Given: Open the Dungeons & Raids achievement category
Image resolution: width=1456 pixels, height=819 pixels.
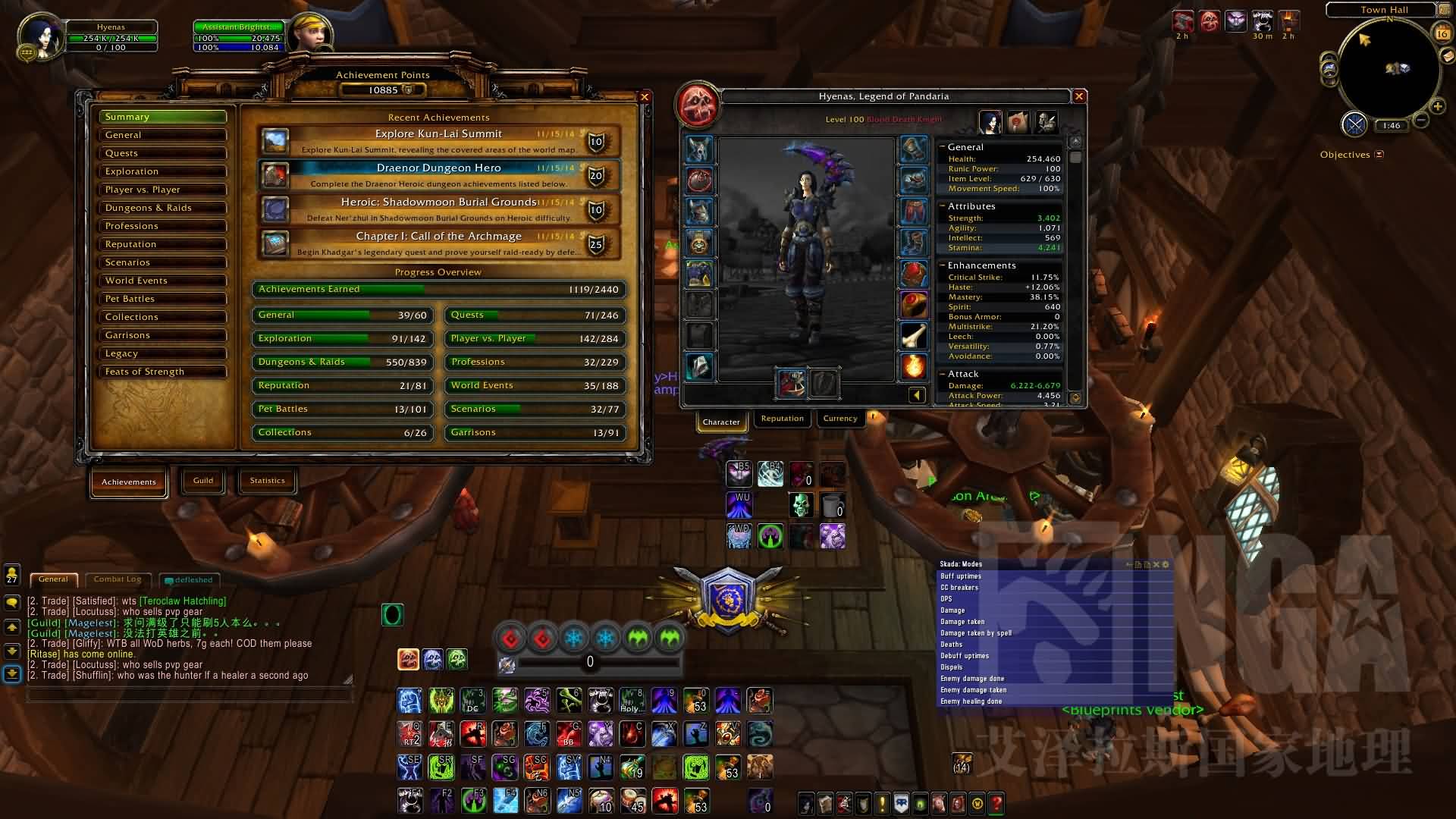Looking at the screenshot, I should pos(162,208).
